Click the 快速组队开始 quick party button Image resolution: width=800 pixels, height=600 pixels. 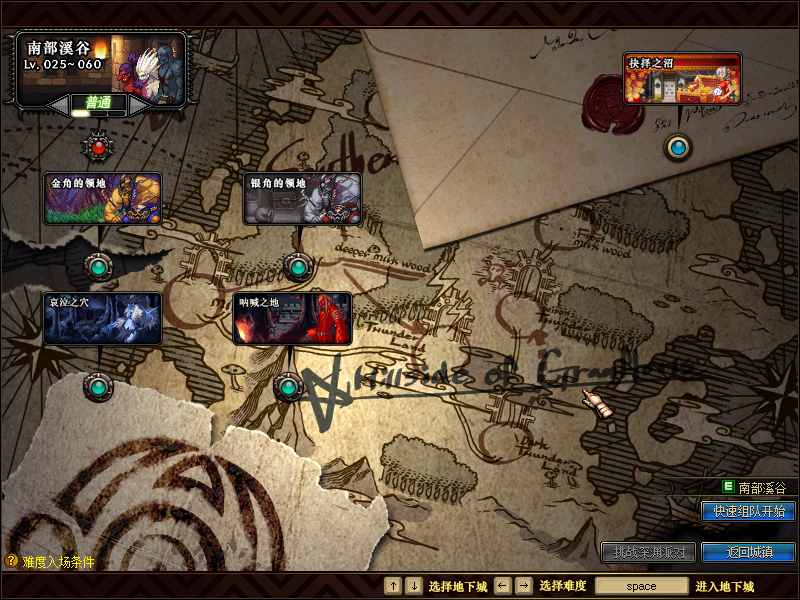[748, 511]
